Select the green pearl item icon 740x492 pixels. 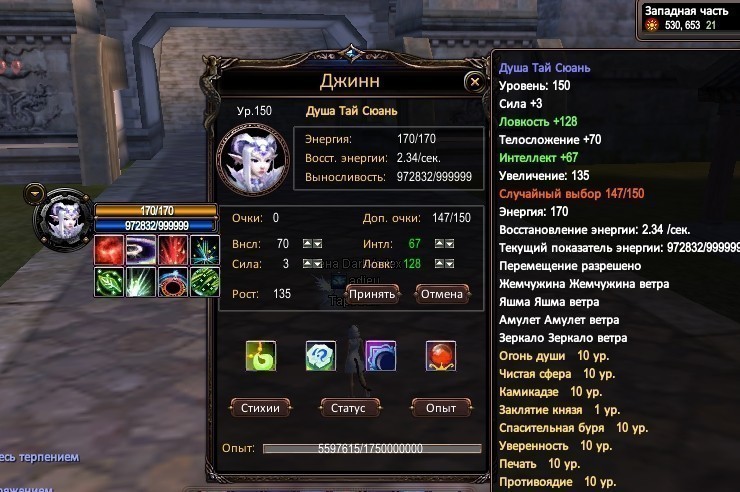pyautogui.click(x=261, y=355)
